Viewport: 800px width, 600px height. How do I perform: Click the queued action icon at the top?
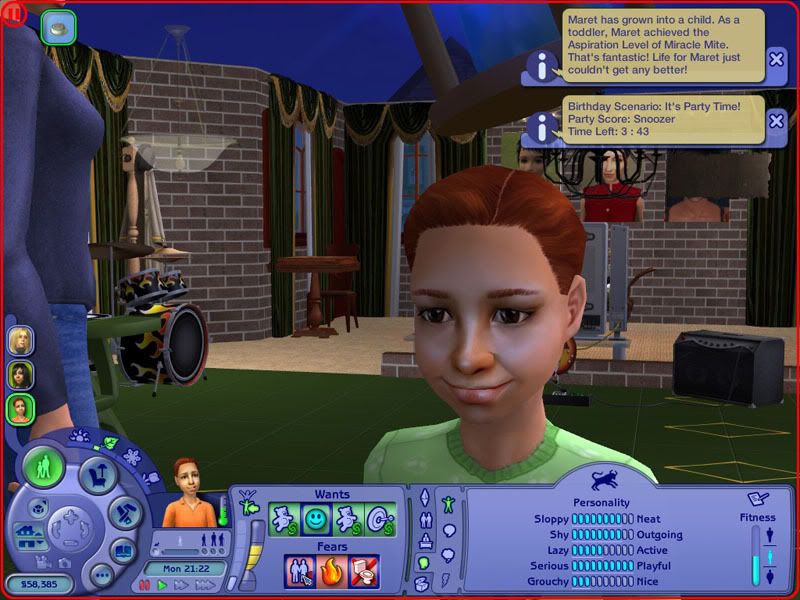(x=59, y=27)
